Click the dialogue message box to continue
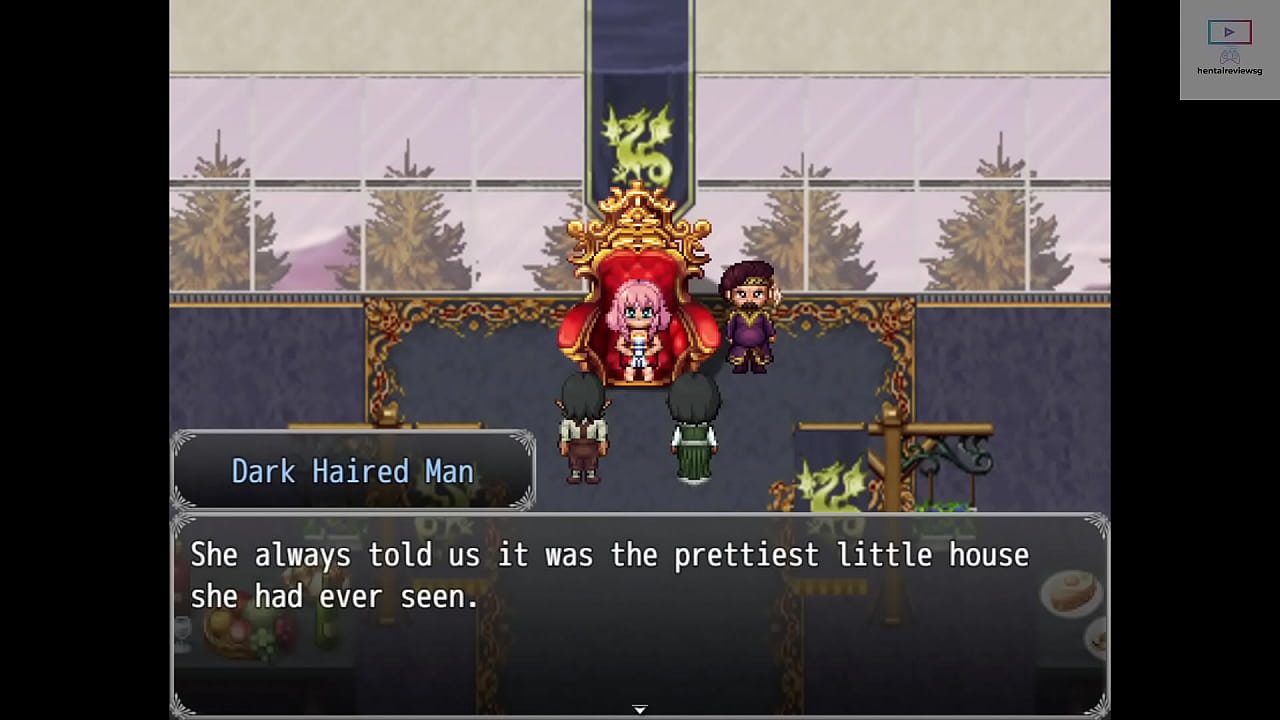This screenshot has width=1280, height=720. click(x=640, y=615)
